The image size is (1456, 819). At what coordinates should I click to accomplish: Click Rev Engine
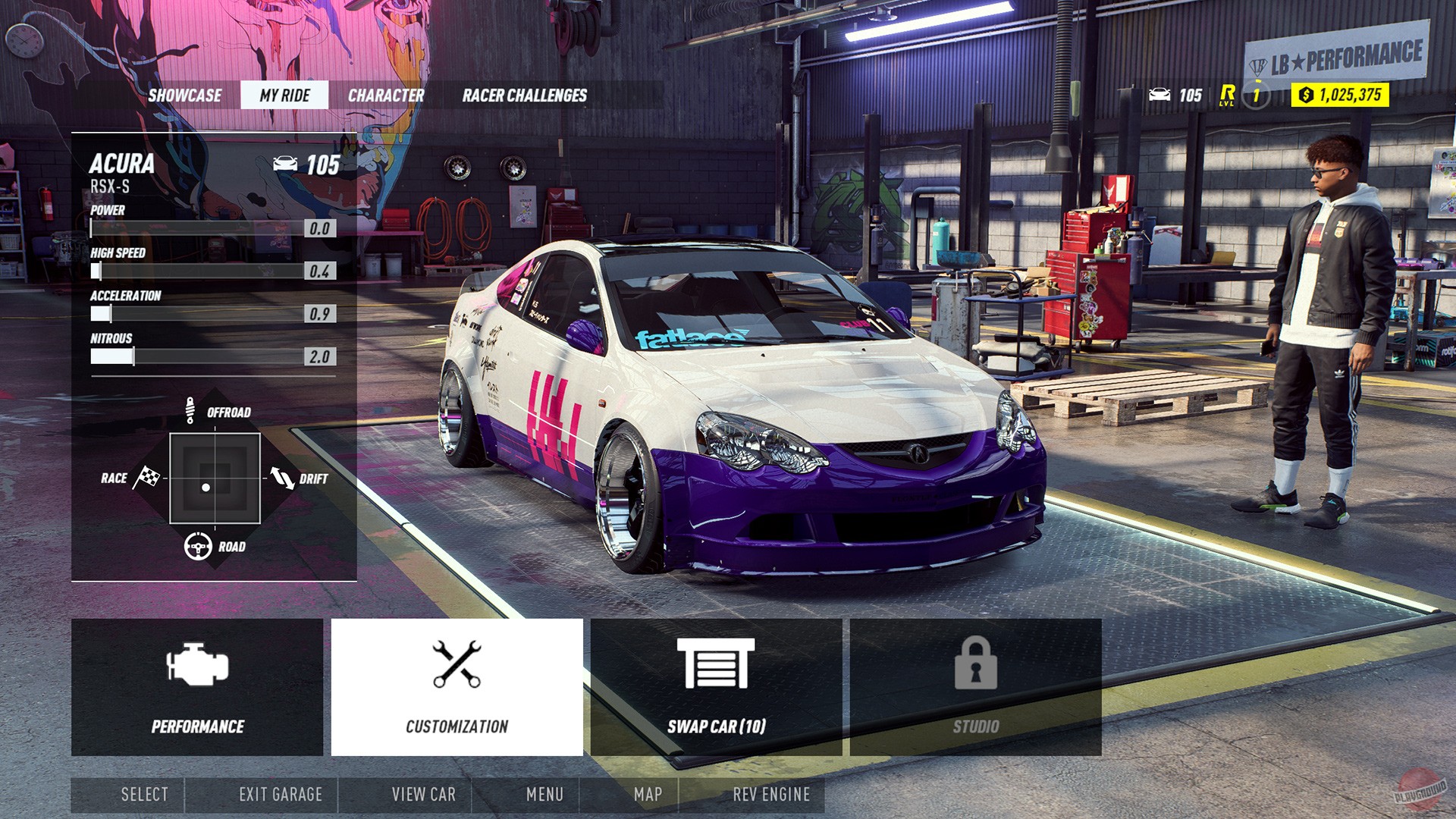(x=770, y=795)
